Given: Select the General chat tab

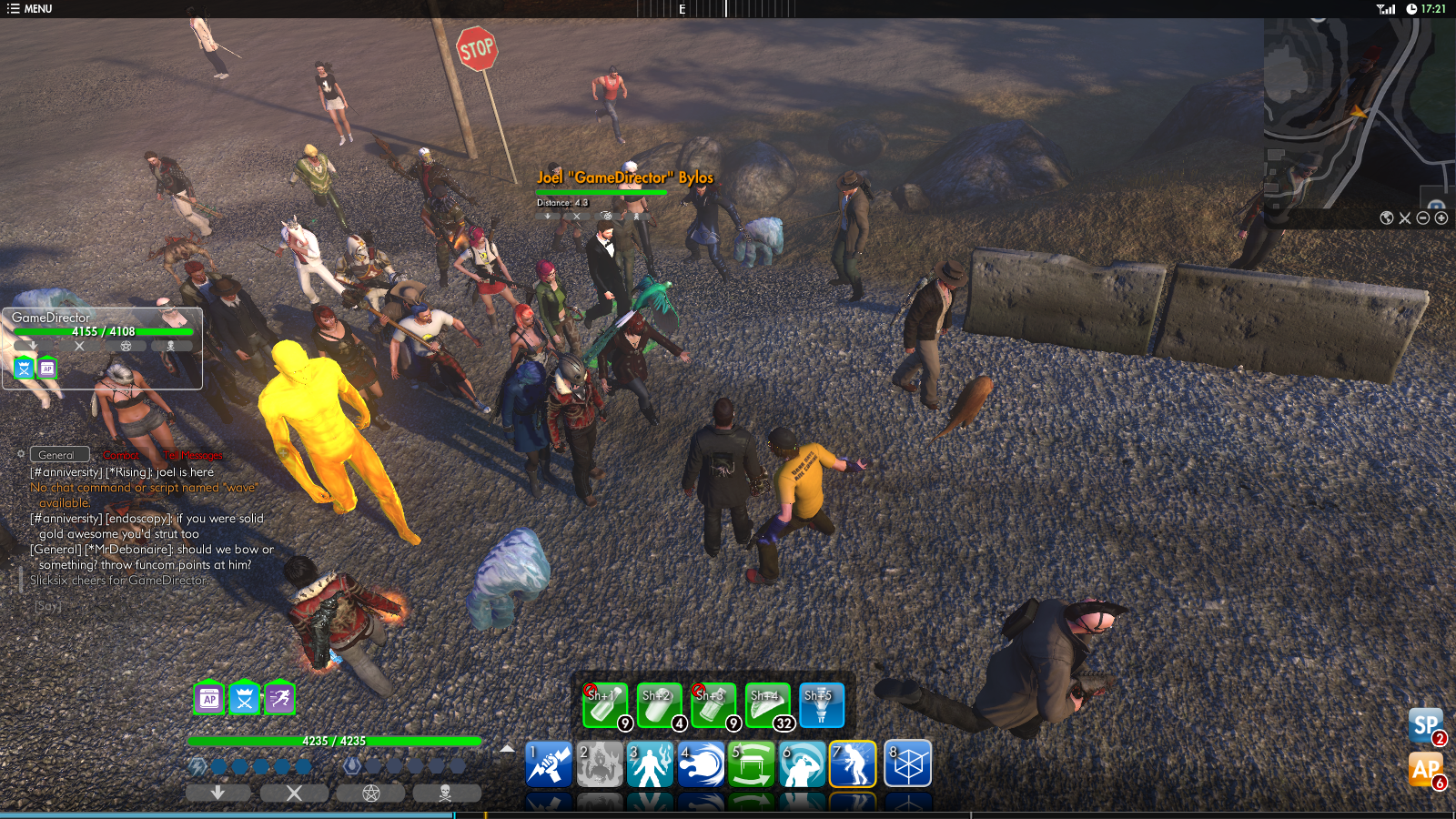Looking at the screenshot, I should (x=57, y=455).
